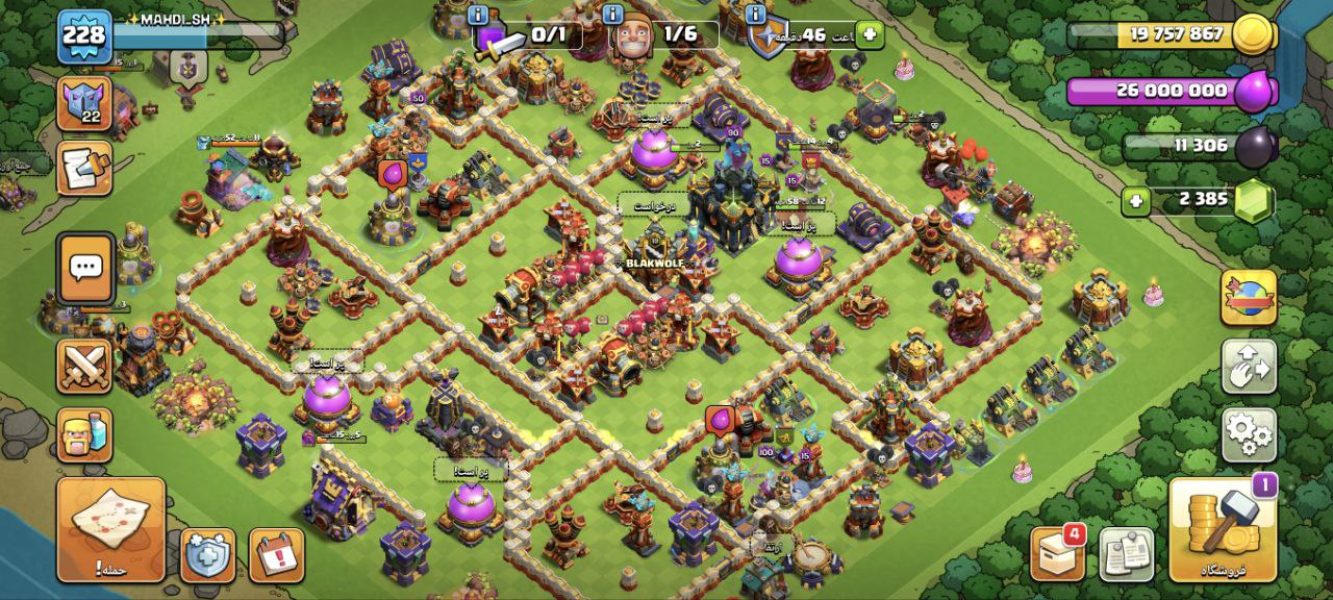Open the calendar events button
Image resolution: width=1333 pixels, height=600 pixels.
click(276, 555)
